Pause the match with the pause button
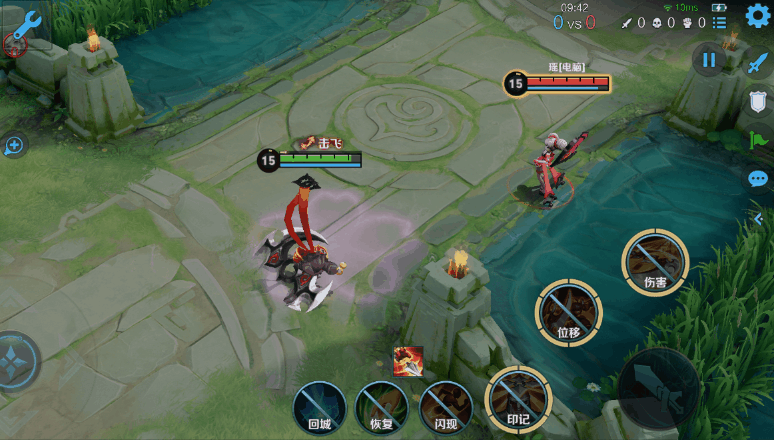Viewport: 774px width, 440px height. [709, 60]
